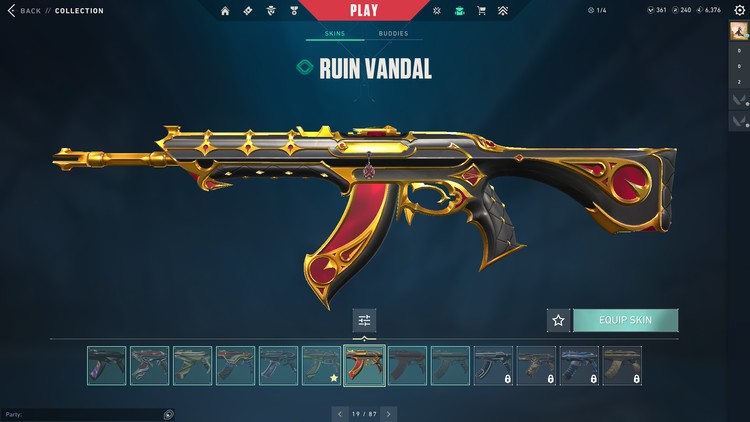Open the battle pass chevrons icon
Viewport: 750px width, 422px height.
(503, 11)
